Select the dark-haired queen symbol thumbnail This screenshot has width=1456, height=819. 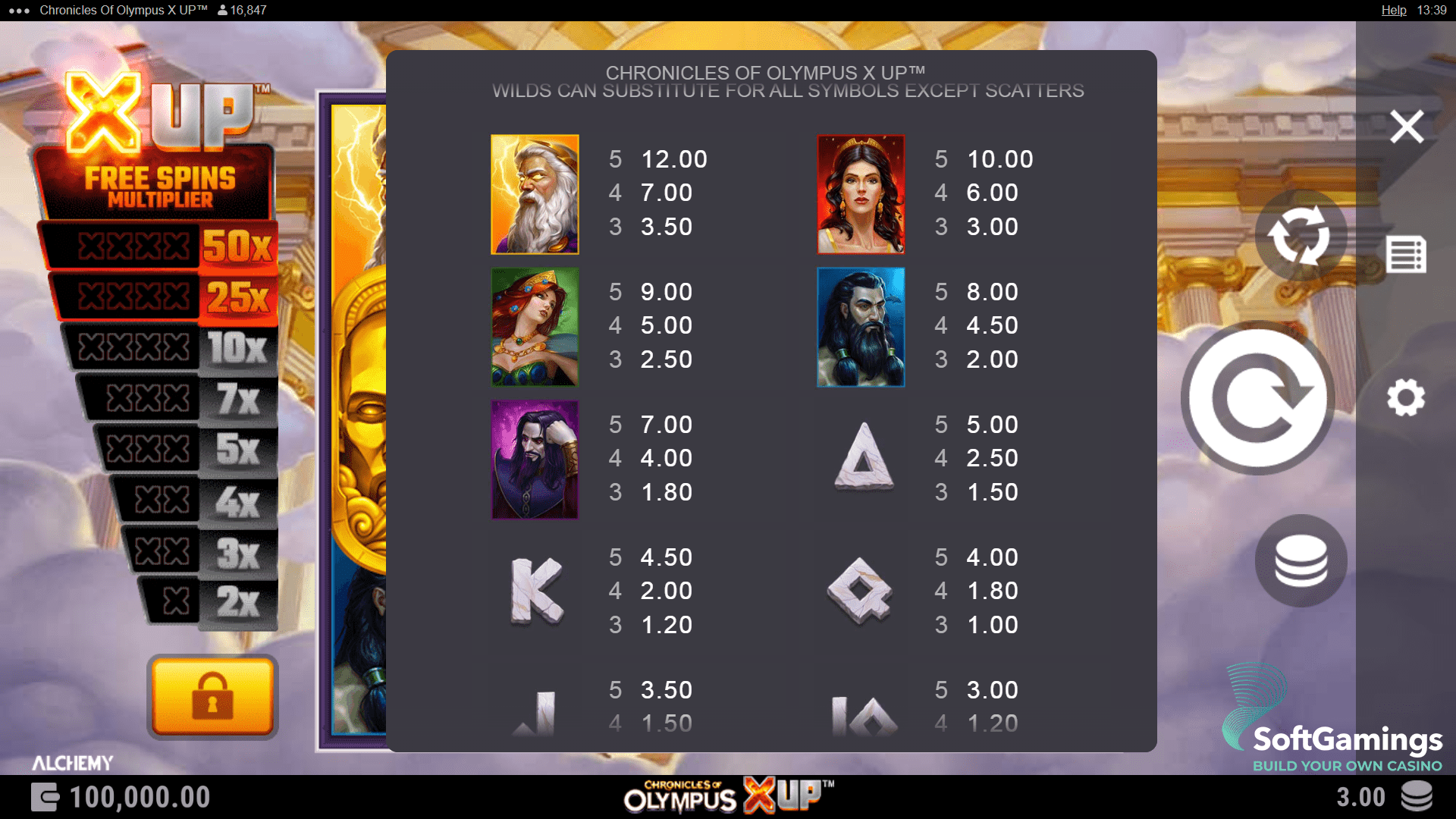(x=860, y=194)
